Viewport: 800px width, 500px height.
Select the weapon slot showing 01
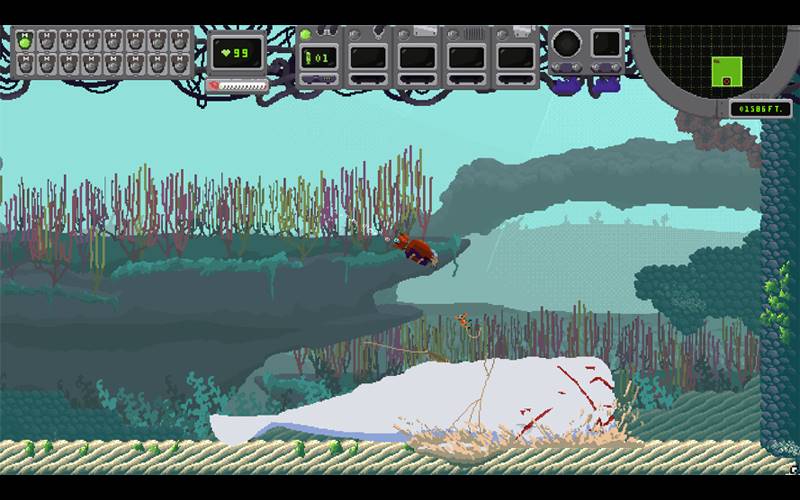pyautogui.click(x=318, y=57)
